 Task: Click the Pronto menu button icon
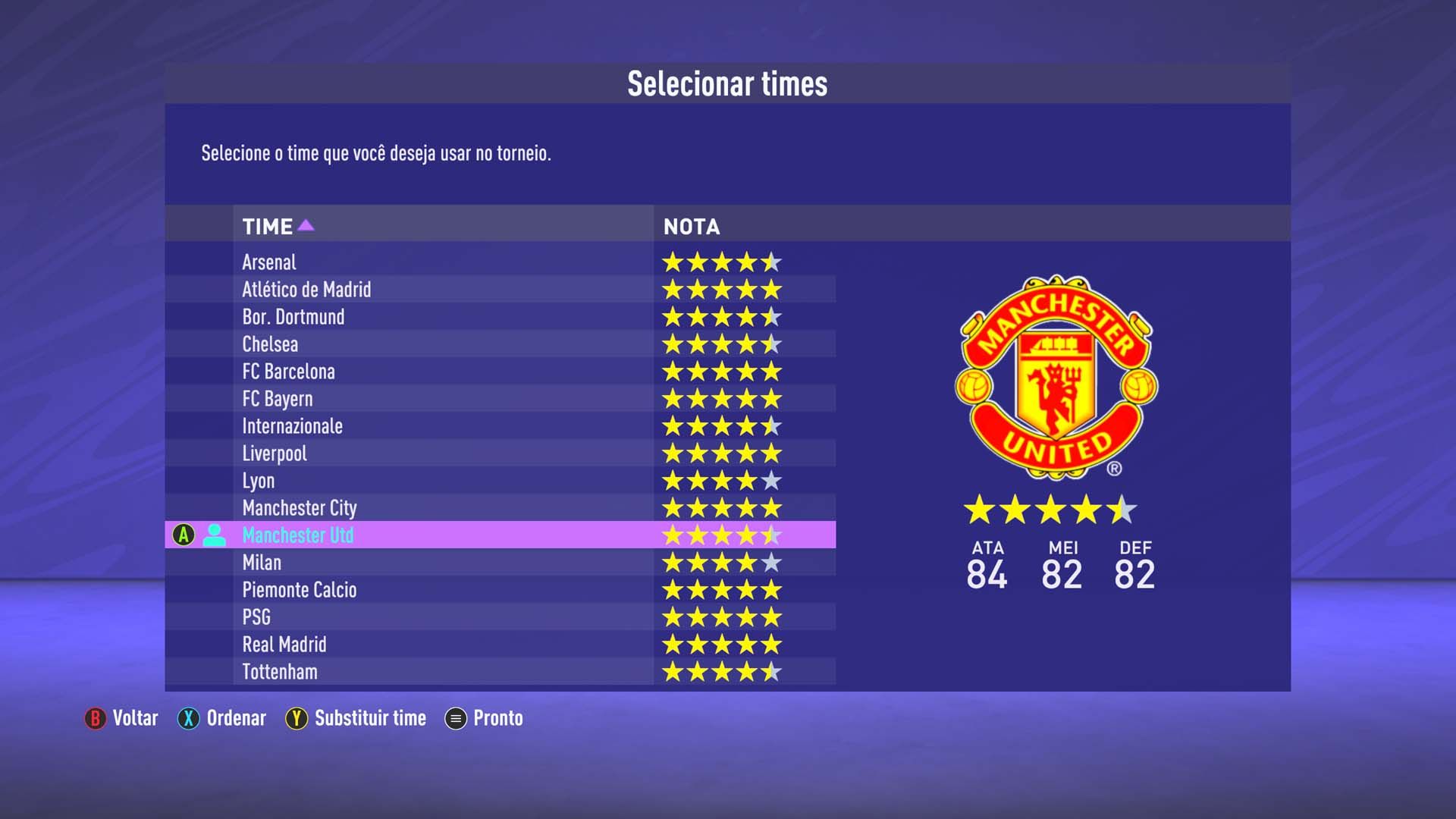coord(456,718)
